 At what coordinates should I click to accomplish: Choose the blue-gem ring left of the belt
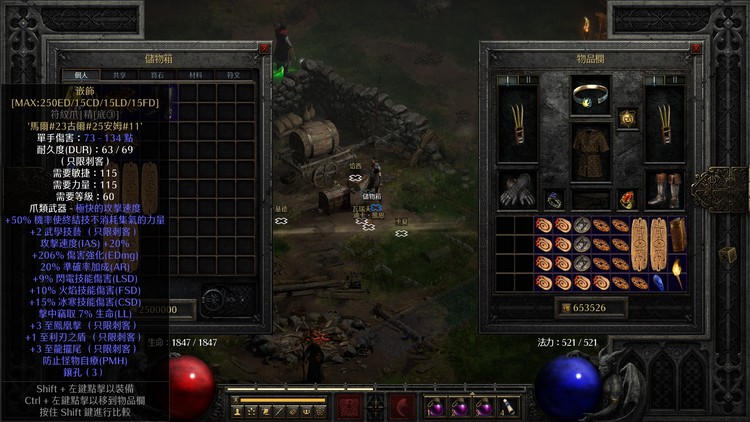point(555,199)
